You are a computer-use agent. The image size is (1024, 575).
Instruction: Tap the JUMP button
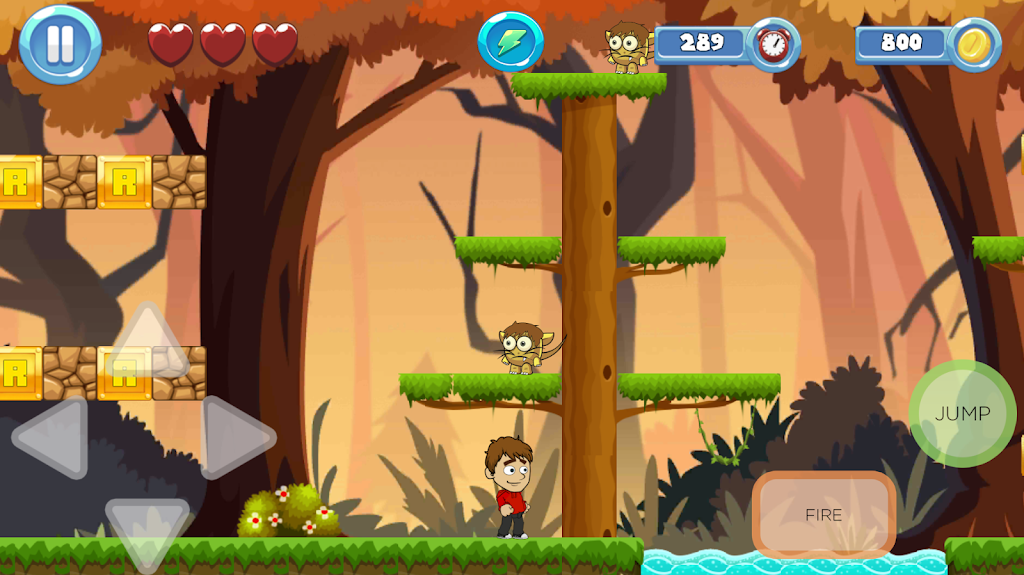pyautogui.click(x=962, y=413)
